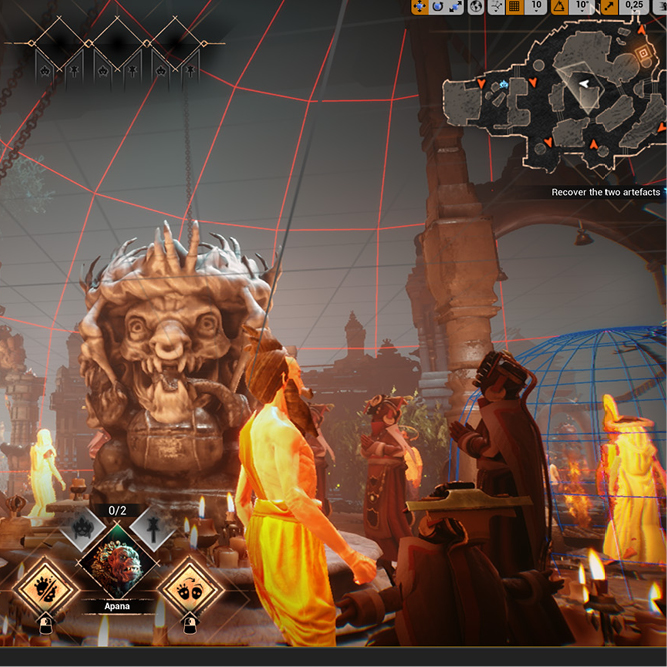Viewport: 667px width, 667px height.
Task: Open the grid snap value 10 dropdown
Action: 537,6
